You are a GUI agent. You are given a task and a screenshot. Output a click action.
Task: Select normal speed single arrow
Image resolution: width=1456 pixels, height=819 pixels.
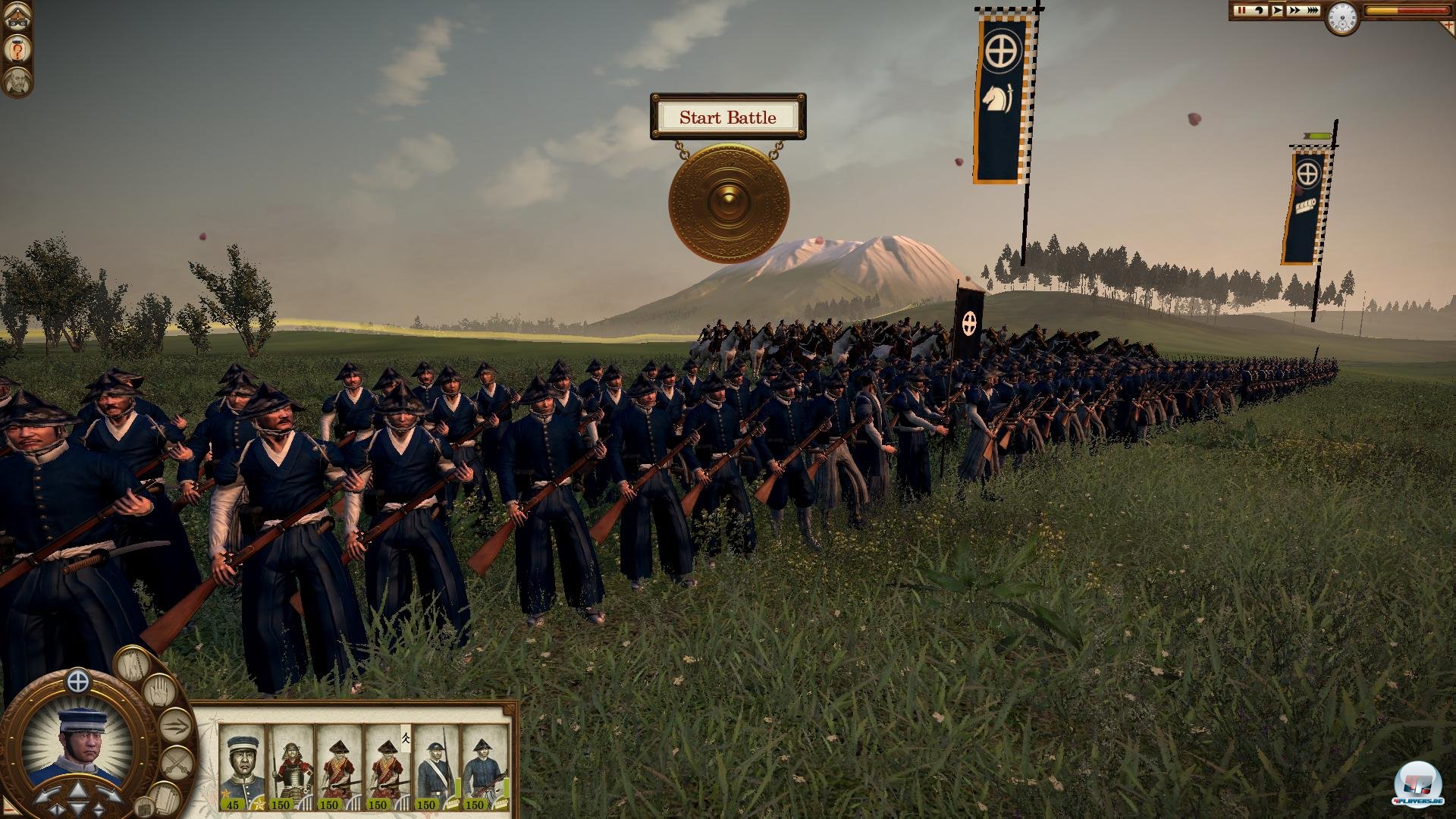[x=1277, y=11]
